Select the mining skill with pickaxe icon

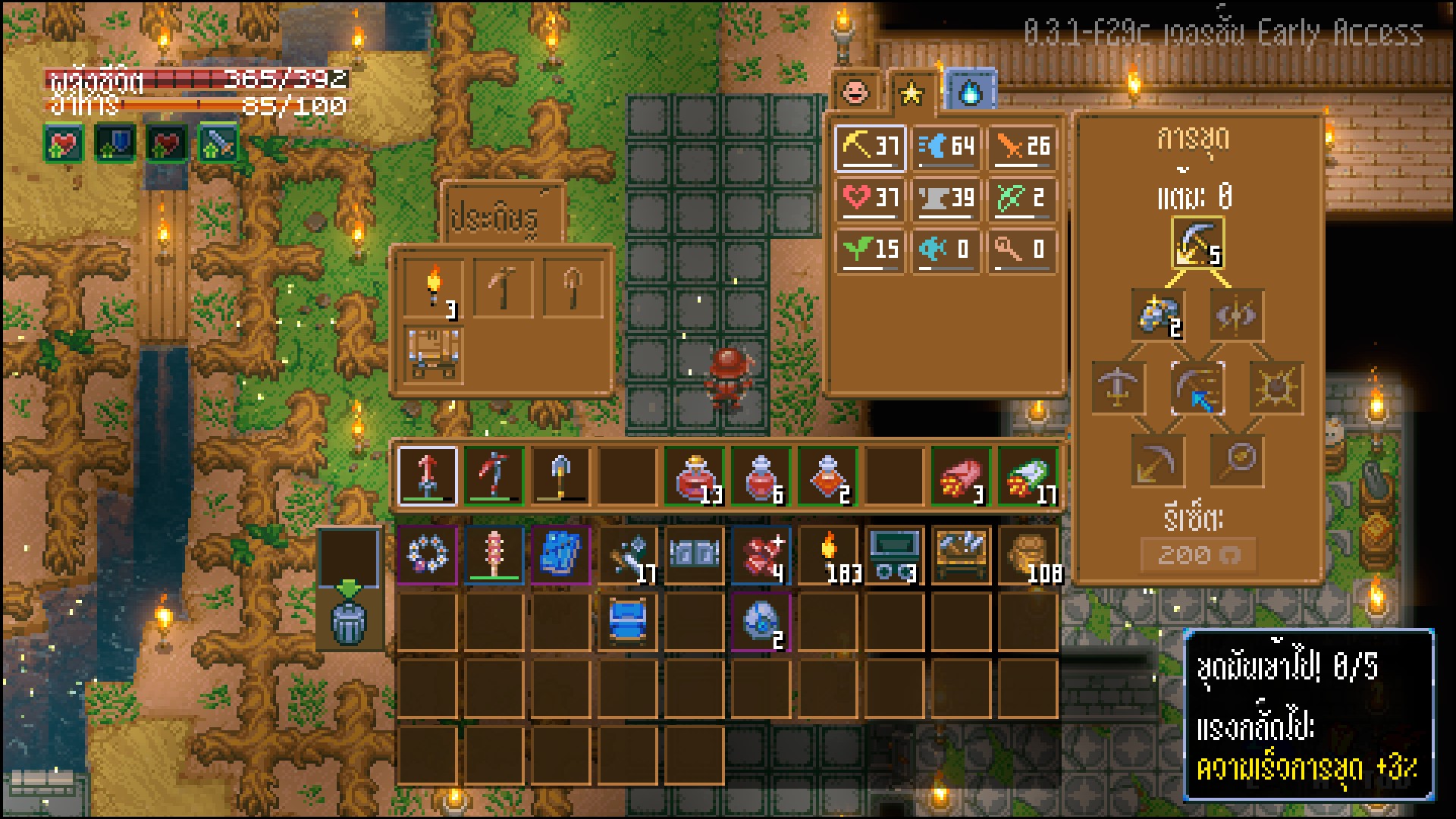[x=871, y=146]
